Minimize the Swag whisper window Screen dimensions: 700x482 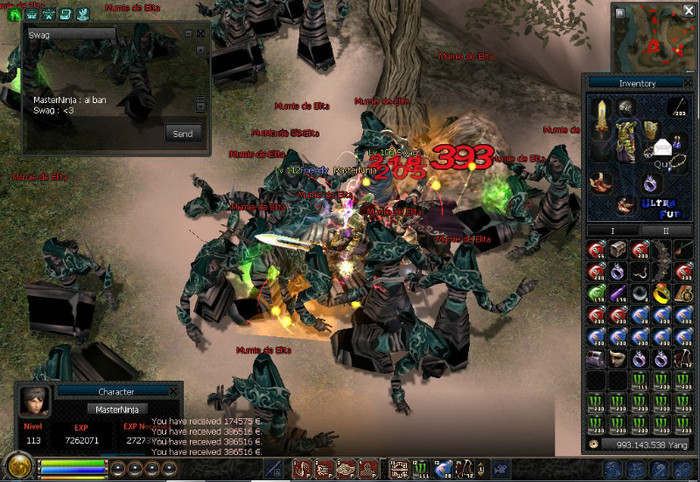coord(189,33)
